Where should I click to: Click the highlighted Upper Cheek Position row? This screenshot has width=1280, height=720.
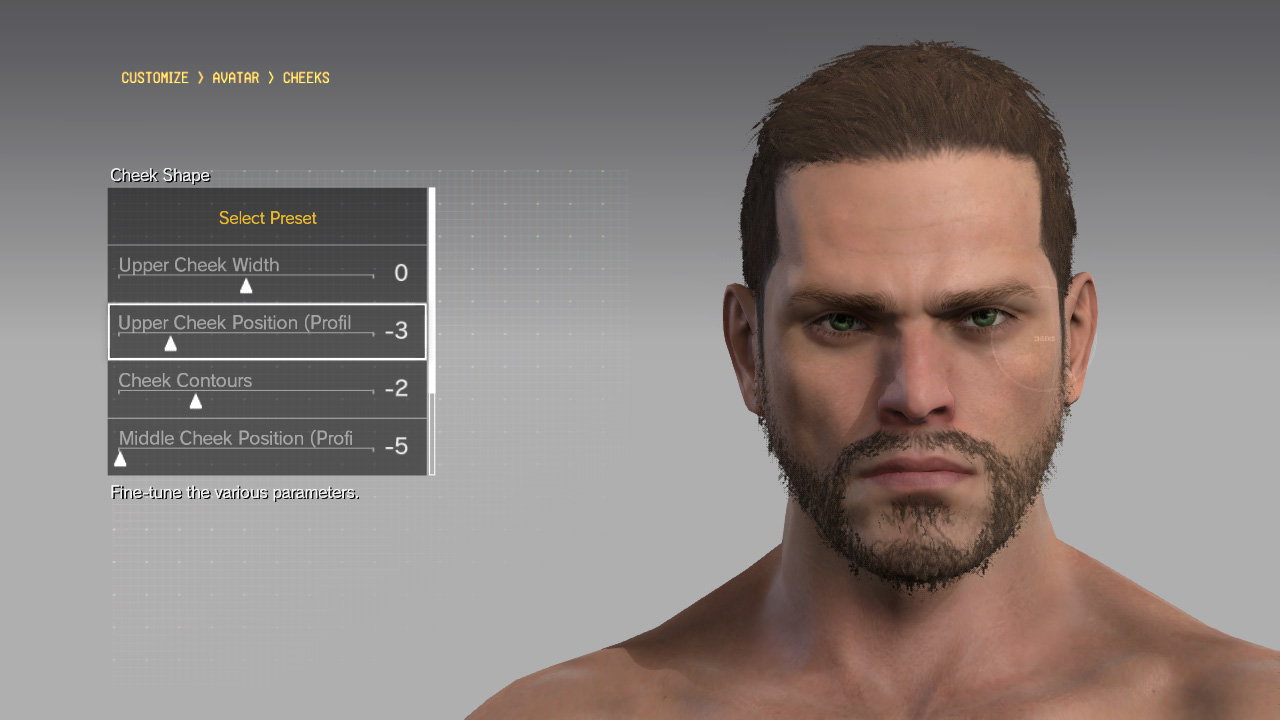(267, 331)
